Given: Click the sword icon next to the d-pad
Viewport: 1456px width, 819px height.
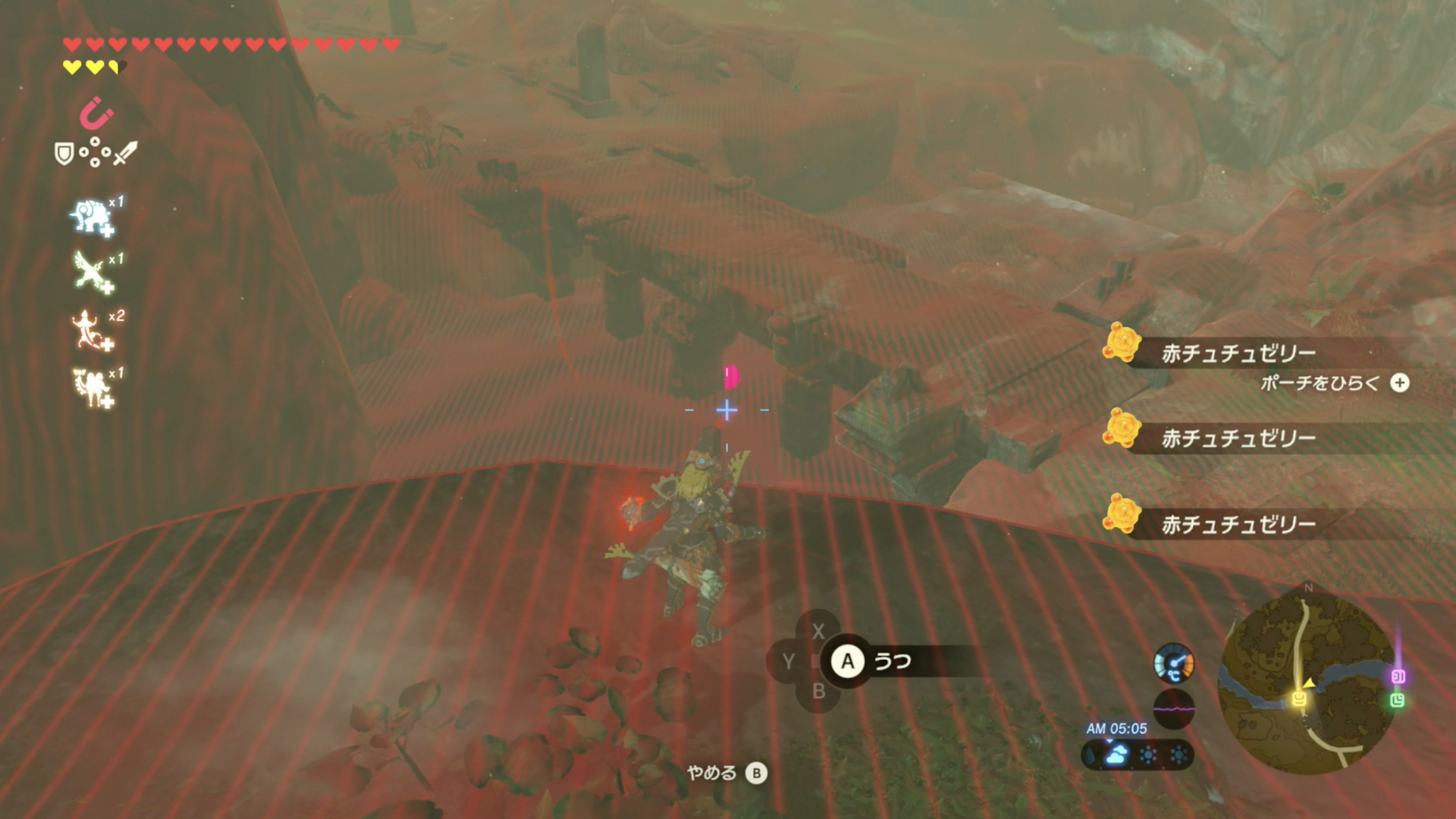Looking at the screenshot, I should click(124, 152).
